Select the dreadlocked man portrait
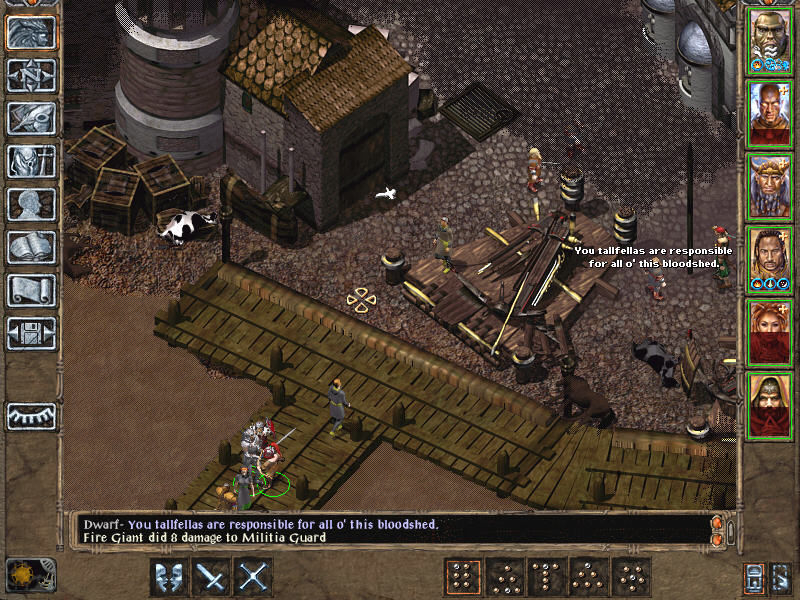Viewport: 800px width, 600px height. tap(770, 258)
